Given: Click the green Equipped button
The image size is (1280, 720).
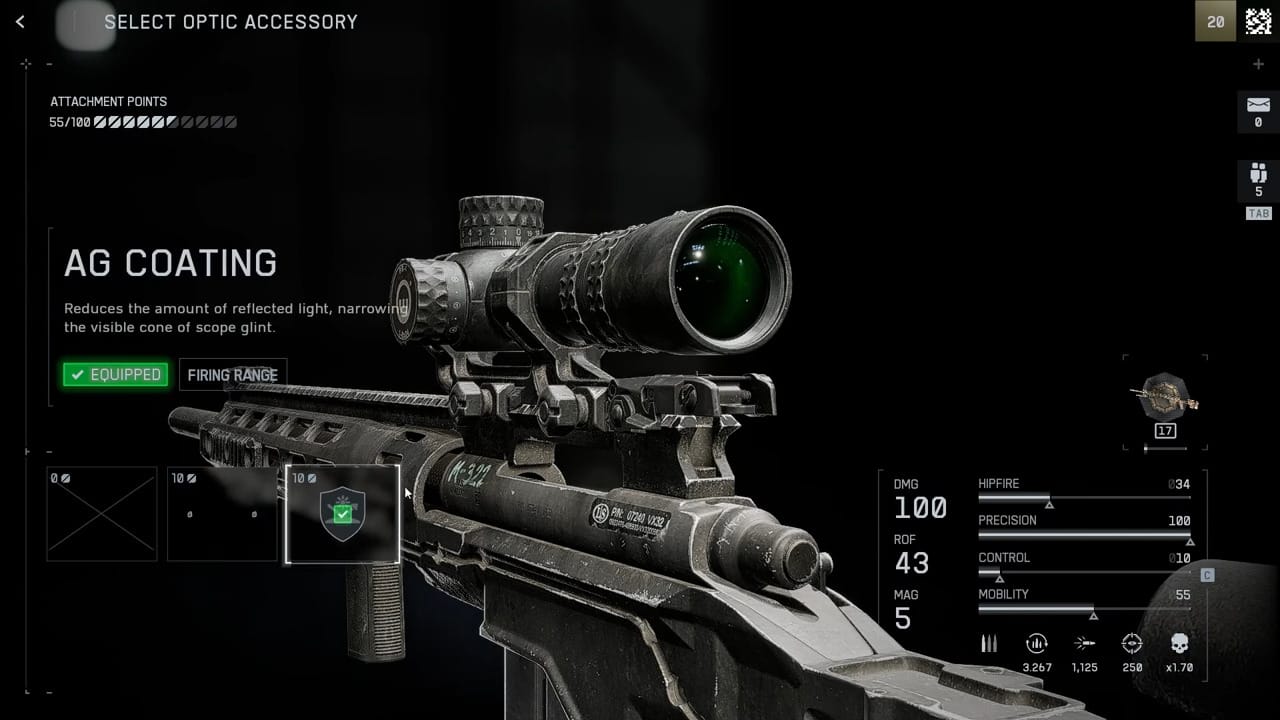Looking at the screenshot, I should tap(115, 375).
